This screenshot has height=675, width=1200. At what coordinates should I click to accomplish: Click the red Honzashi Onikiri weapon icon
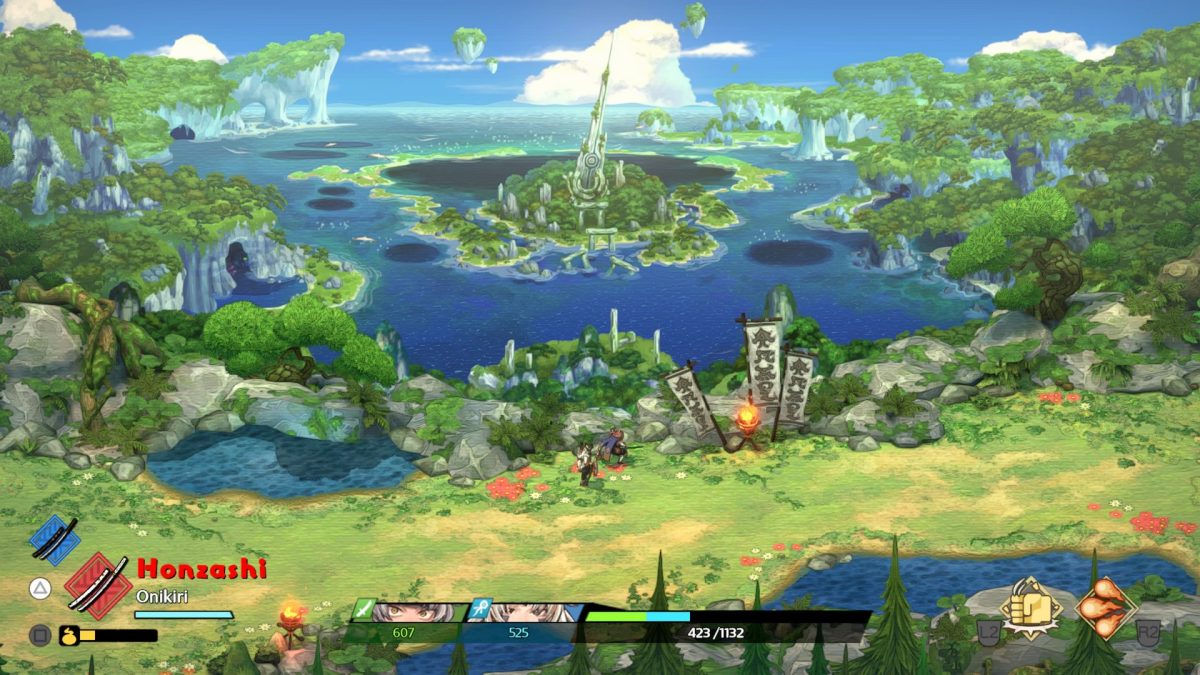point(97,585)
